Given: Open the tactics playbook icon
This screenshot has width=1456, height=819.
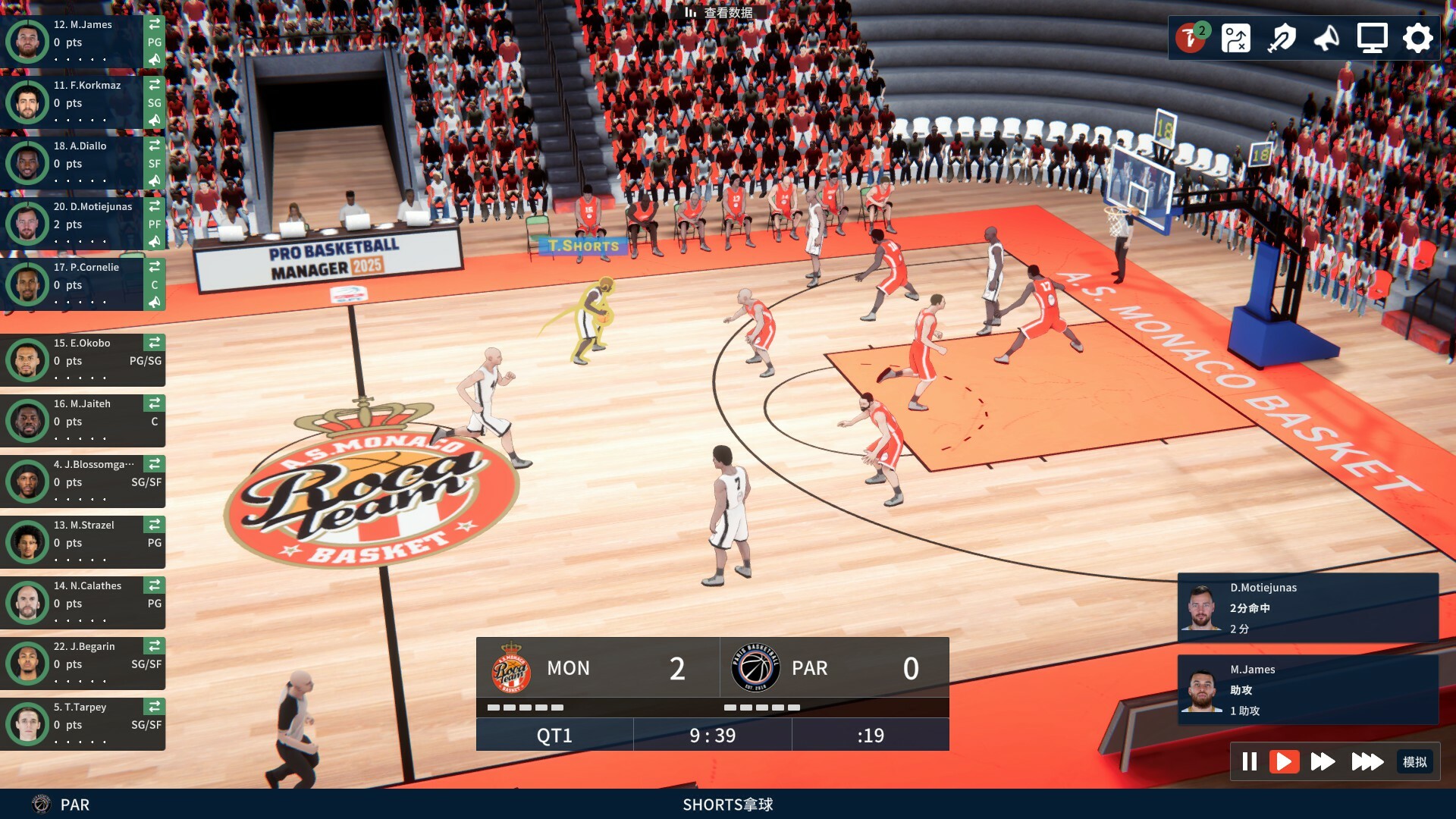Looking at the screenshot, I should [x=1237, y=38].
